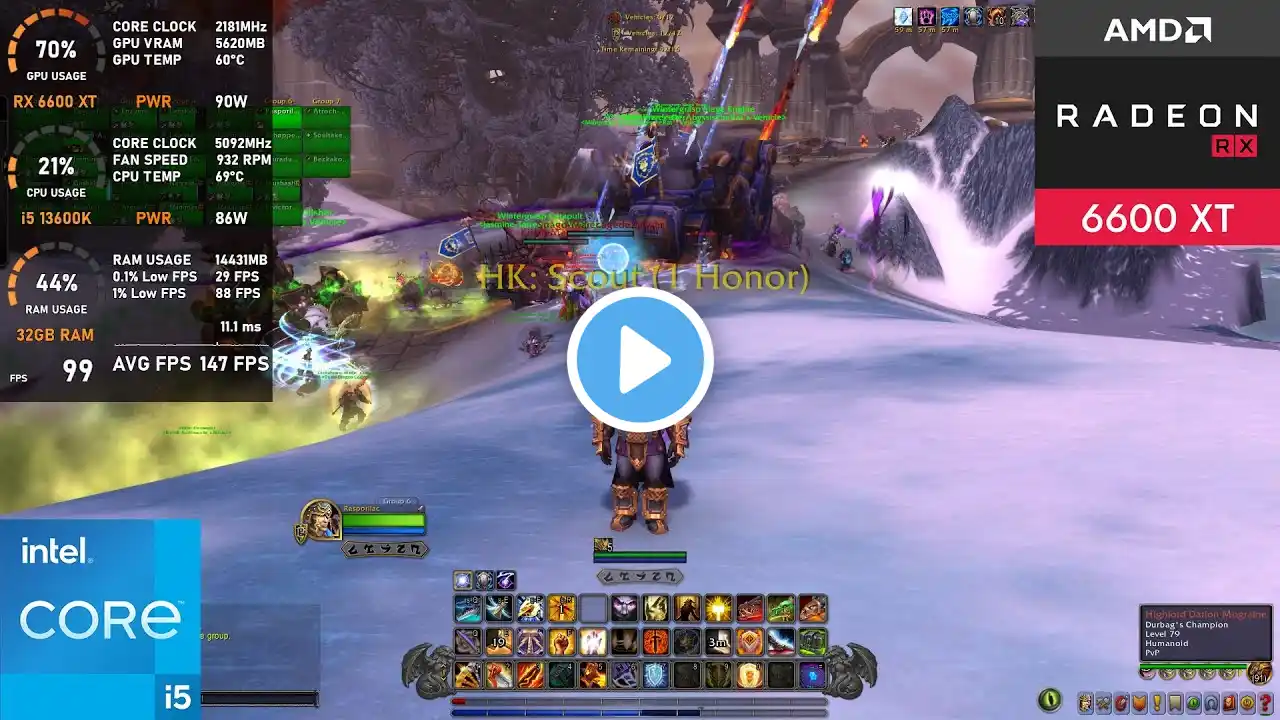Click the yellow exclamation mark quest log button

coord(1157,703)
